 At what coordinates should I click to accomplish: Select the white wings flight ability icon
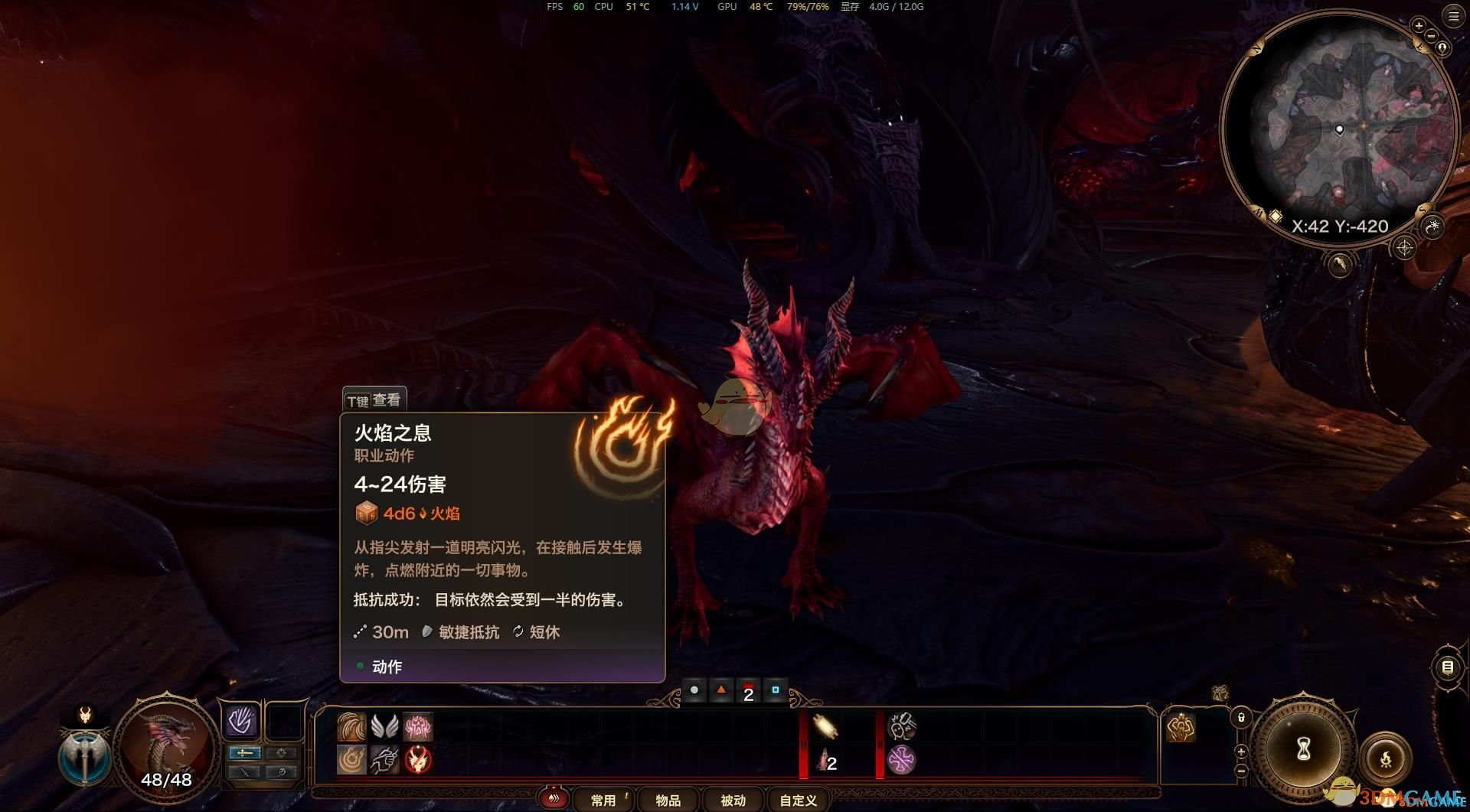384,726
